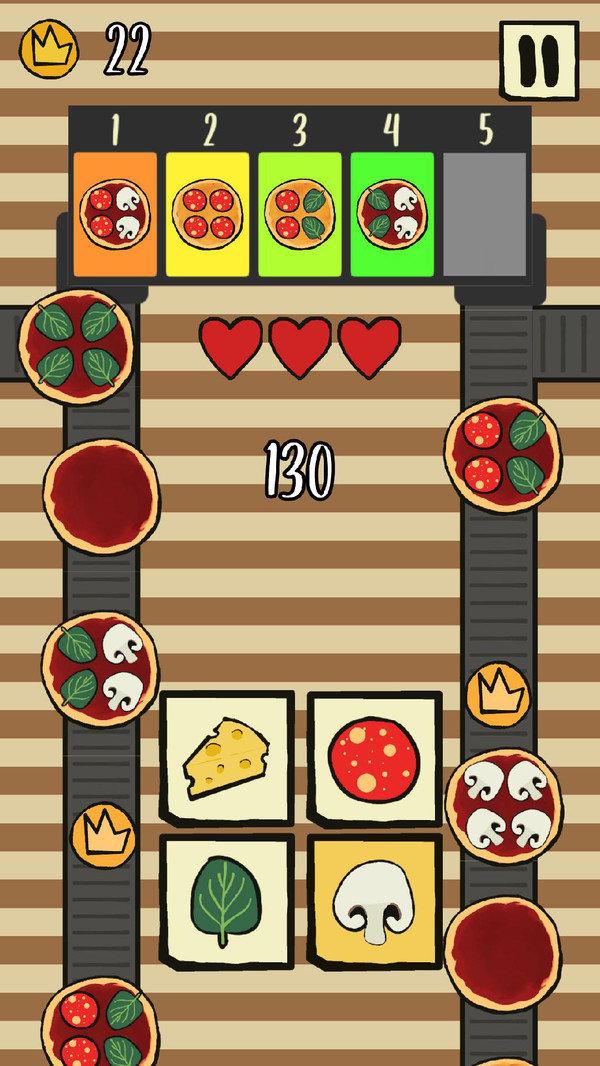Viewport: 600px width, 1066px height.
Task: Click the crown coin counter icon
Action: point(49,49)
